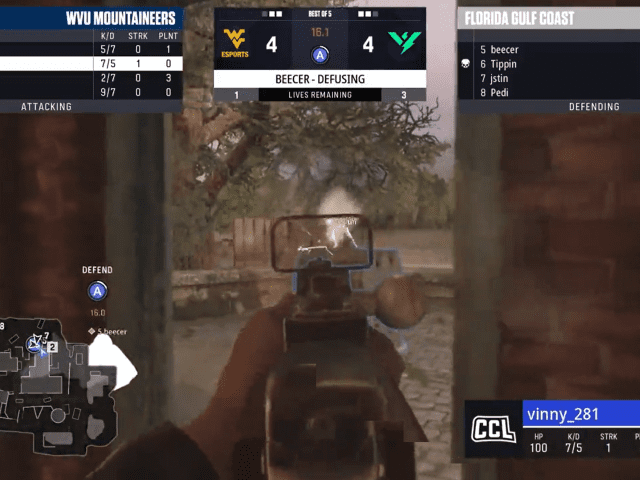Screen dimensions: 640x480
Task: Click the Defend A objective marker
Action: point(97,291)
